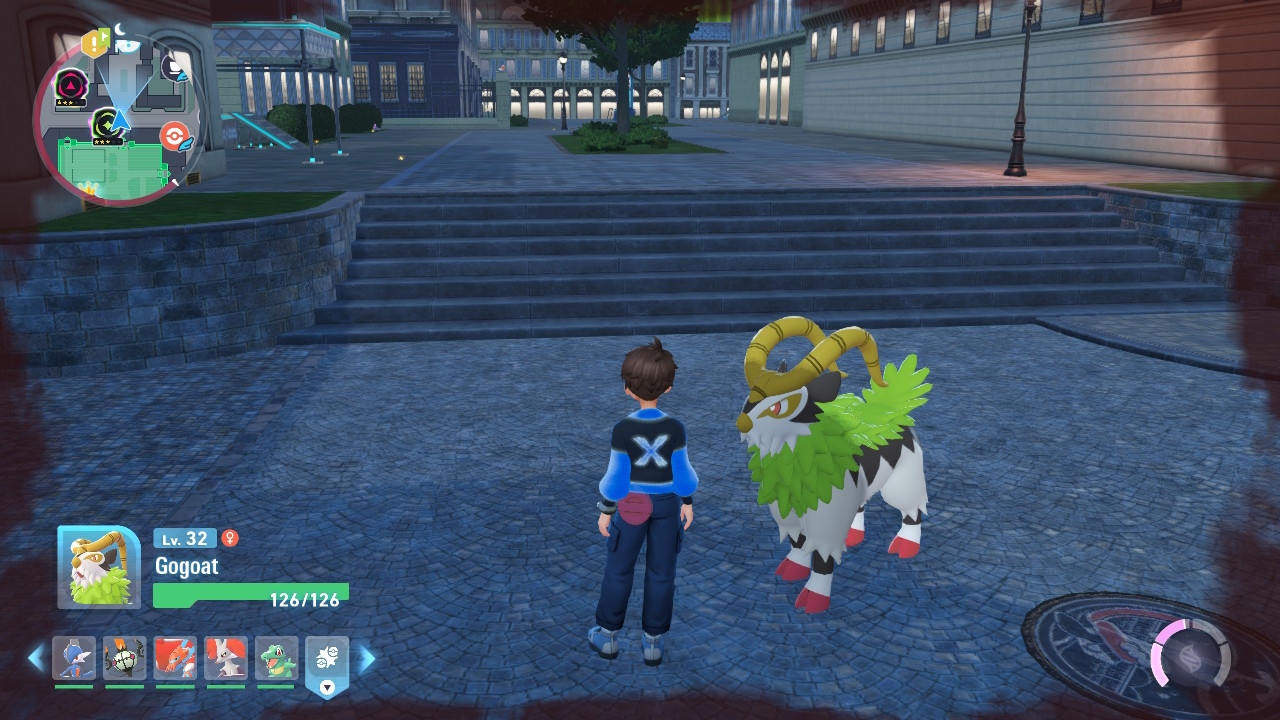Select the café cup marker on minimap

point(173,68)
